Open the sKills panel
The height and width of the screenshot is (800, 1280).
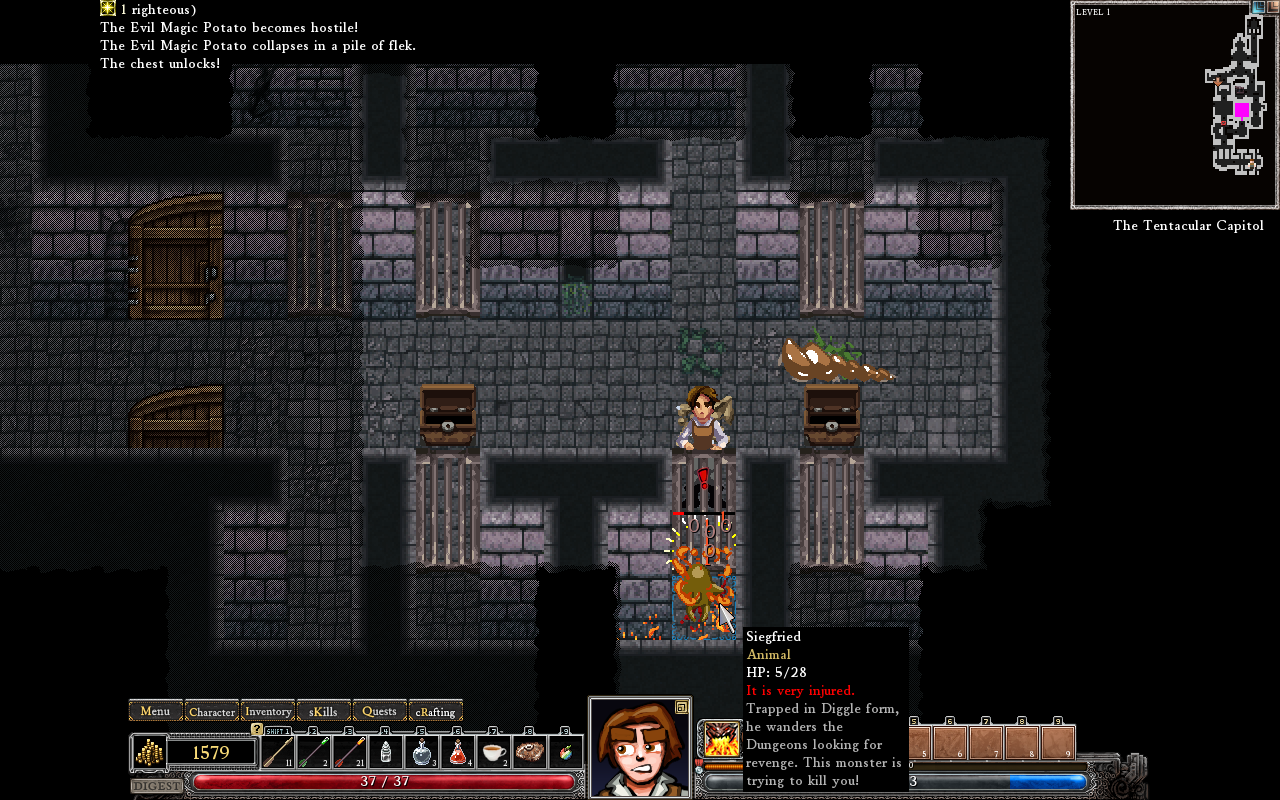tap(324, 711)
